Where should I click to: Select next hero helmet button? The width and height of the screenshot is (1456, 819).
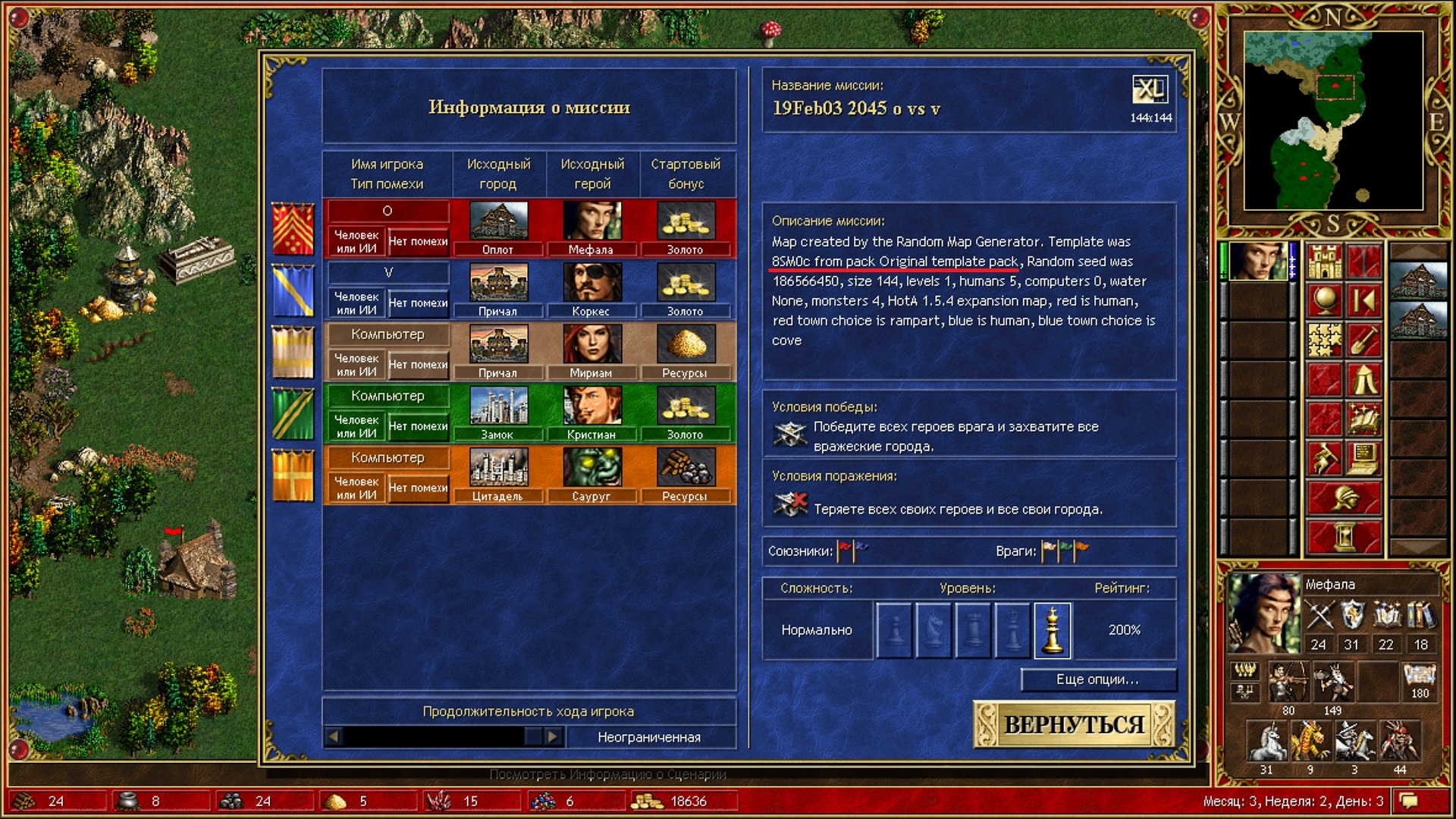pyautogui.click(x=1344, y=497)
